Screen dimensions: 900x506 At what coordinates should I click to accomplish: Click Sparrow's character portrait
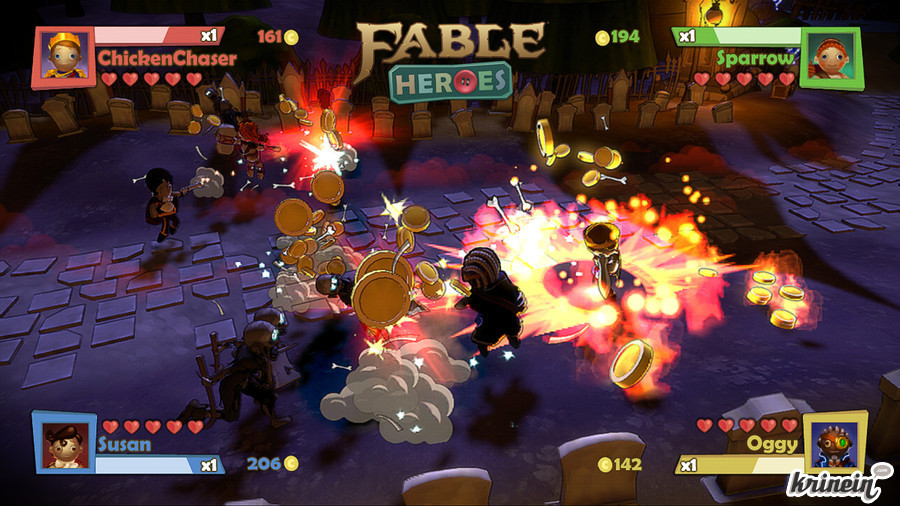coord(830,57)
